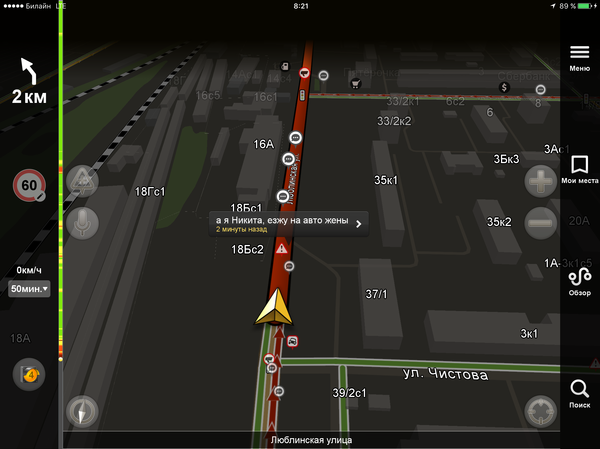Tap the round number 4 badge icon
Viewport: 600px width, 449px height.
click(28, 374)
